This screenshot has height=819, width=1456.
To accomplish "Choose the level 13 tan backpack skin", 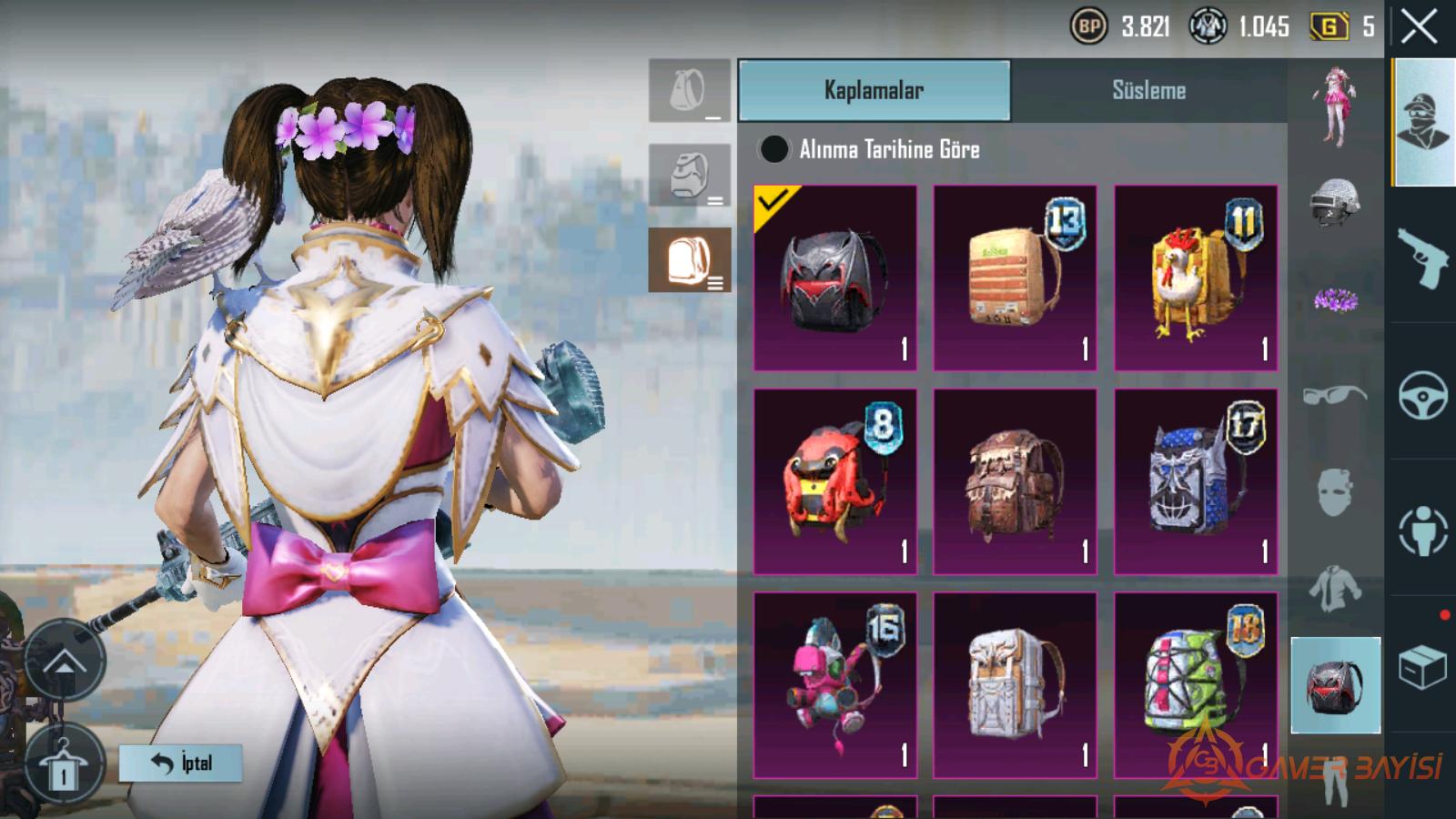I will tap(1015, 278).
